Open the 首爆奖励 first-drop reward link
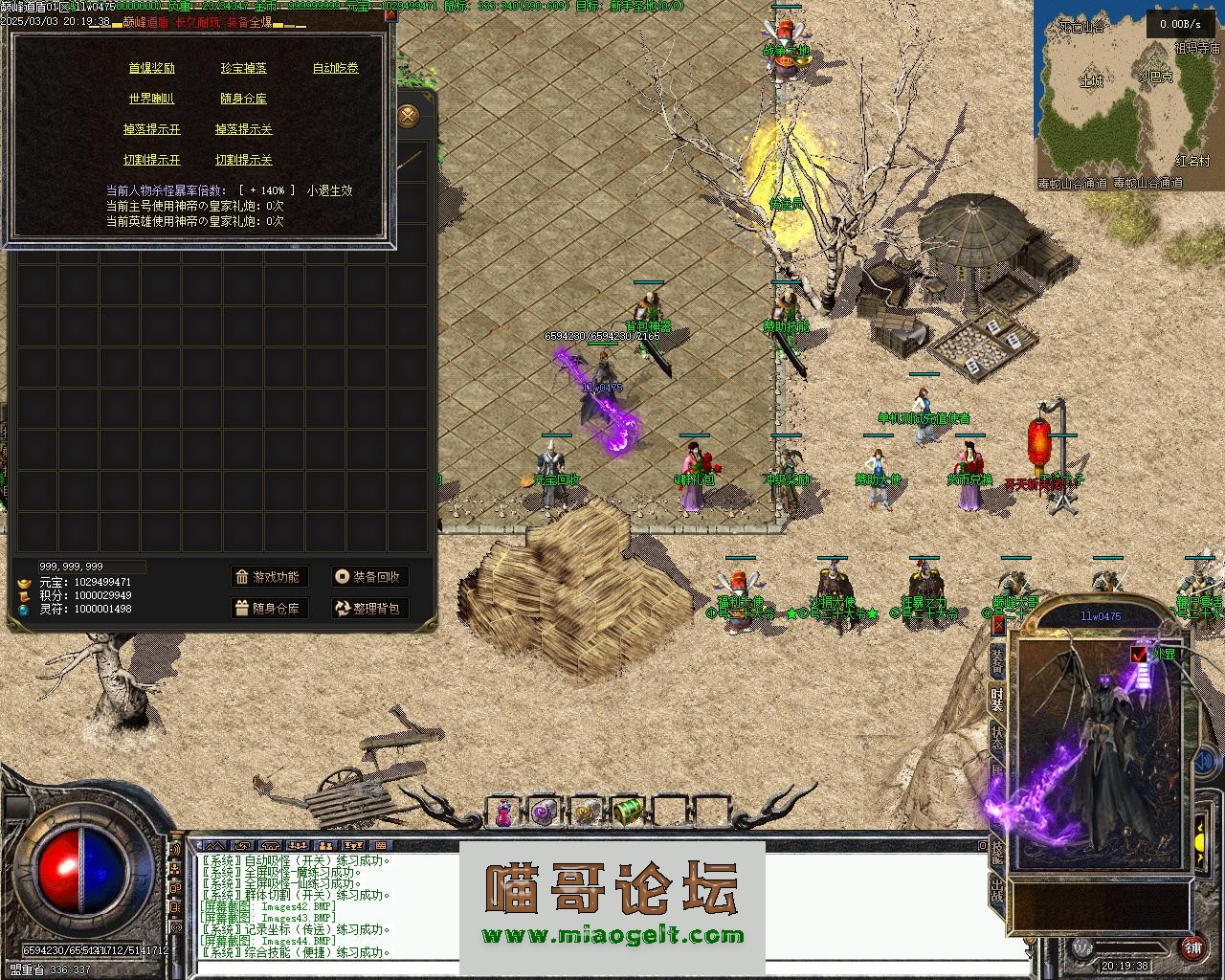The image size is (1225, 980). (x=151, y=68)
